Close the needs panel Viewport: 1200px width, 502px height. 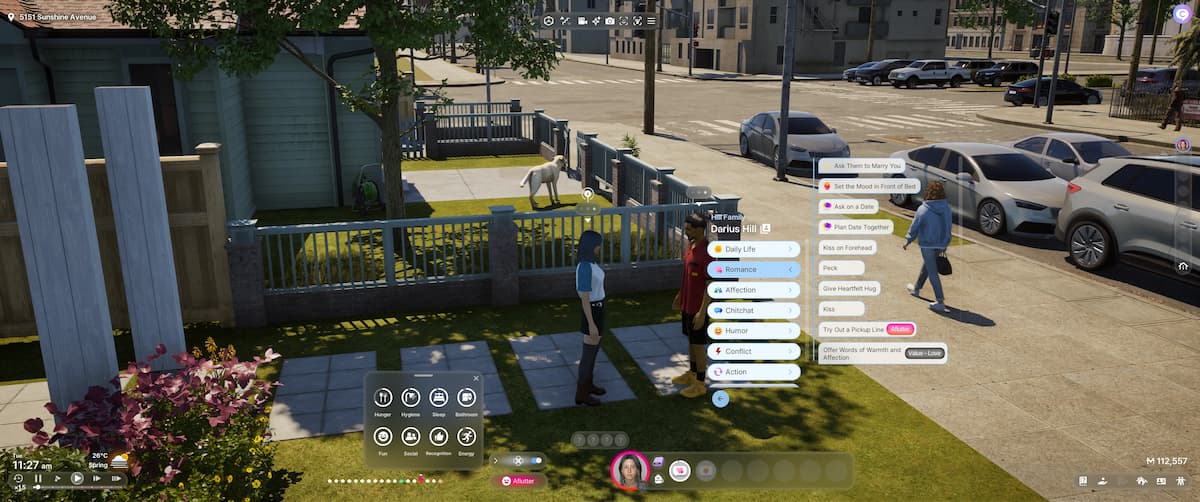[x=476, y=378]
